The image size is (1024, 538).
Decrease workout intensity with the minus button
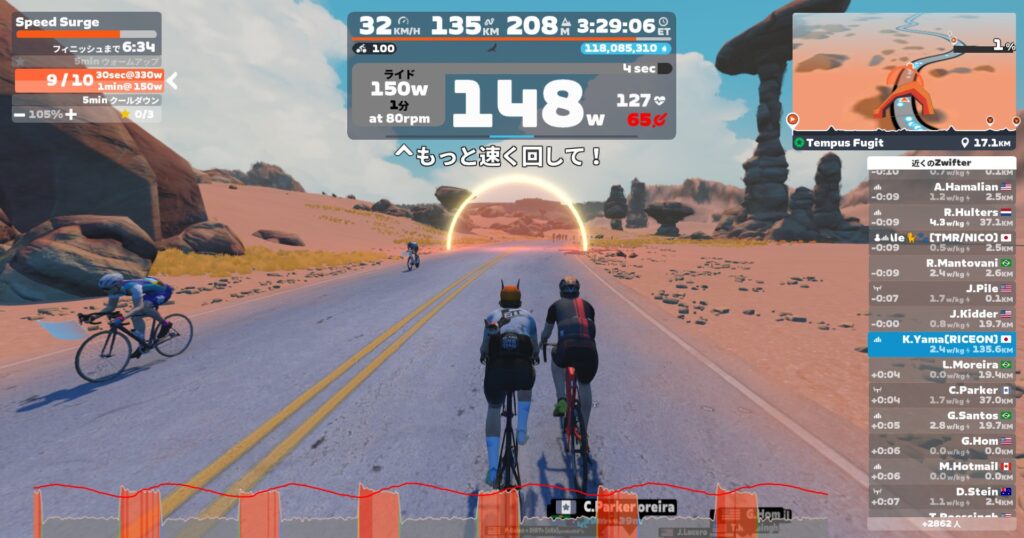click(20, 114)
